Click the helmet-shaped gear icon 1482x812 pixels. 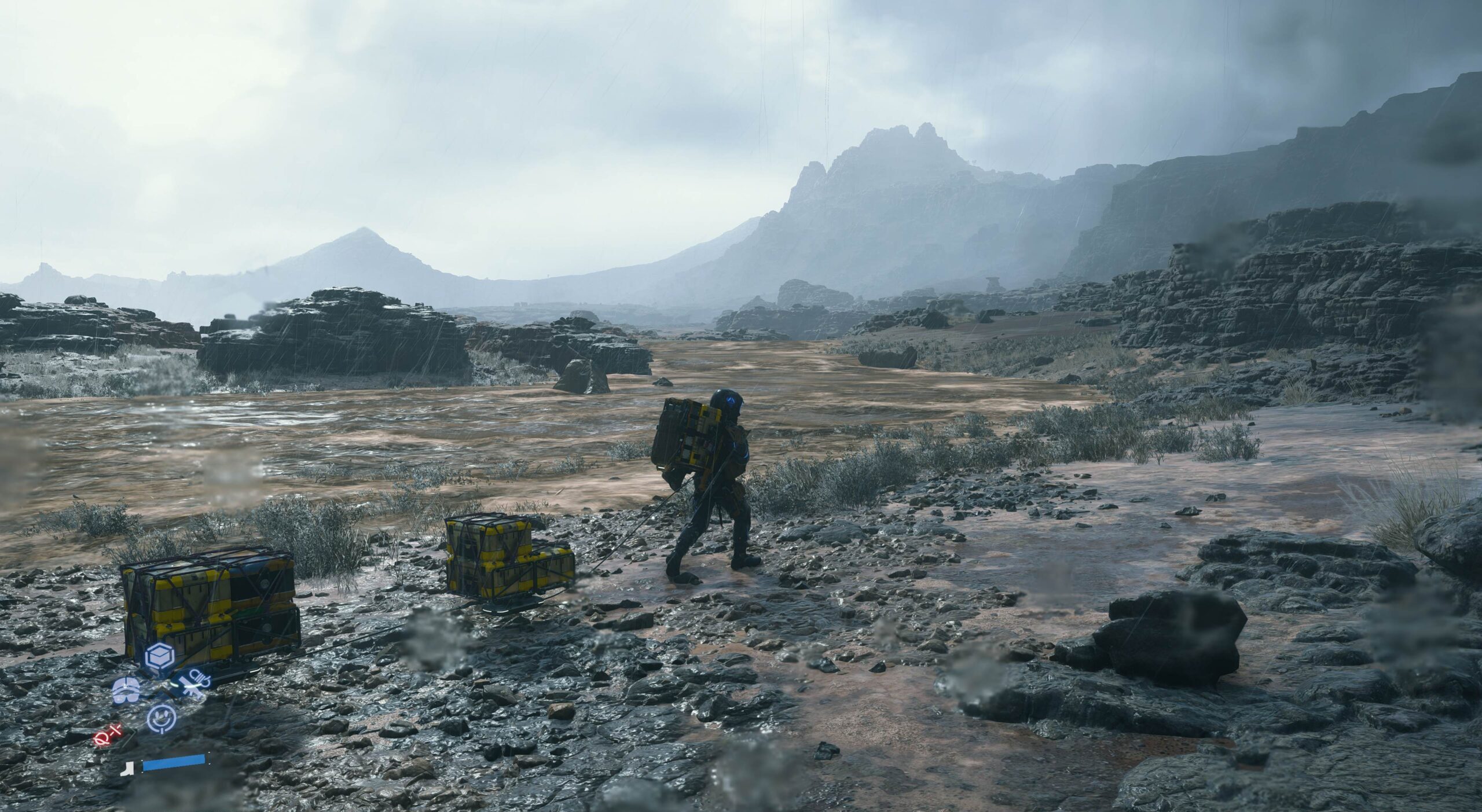click(x=125, y=690)
